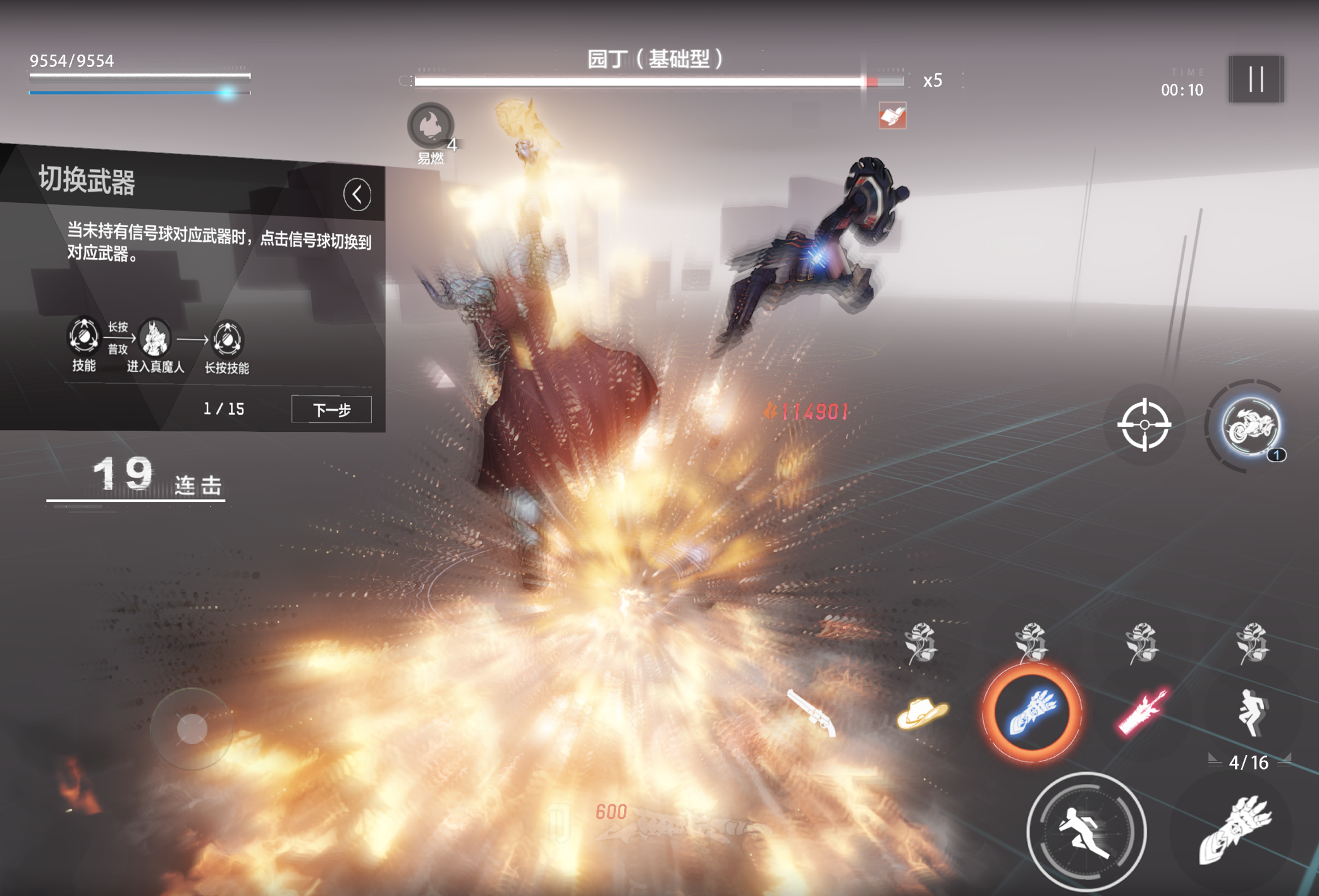This screenshot has height=896, width=1319.
Task: Tap the virtual movement joystick
Action: click(x=192, y=728)
